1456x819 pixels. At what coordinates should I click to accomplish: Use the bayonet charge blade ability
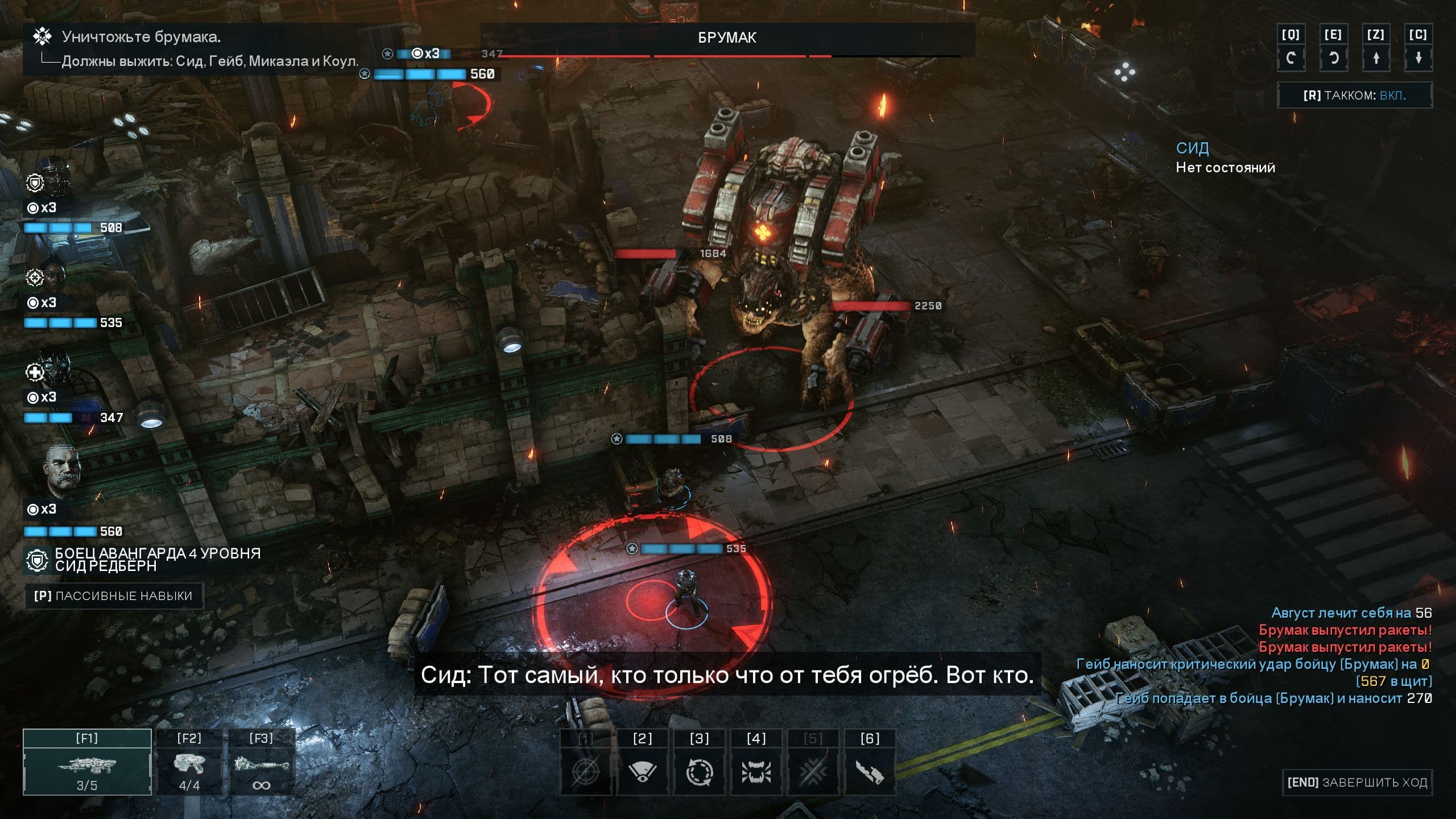tap(870, 771)
